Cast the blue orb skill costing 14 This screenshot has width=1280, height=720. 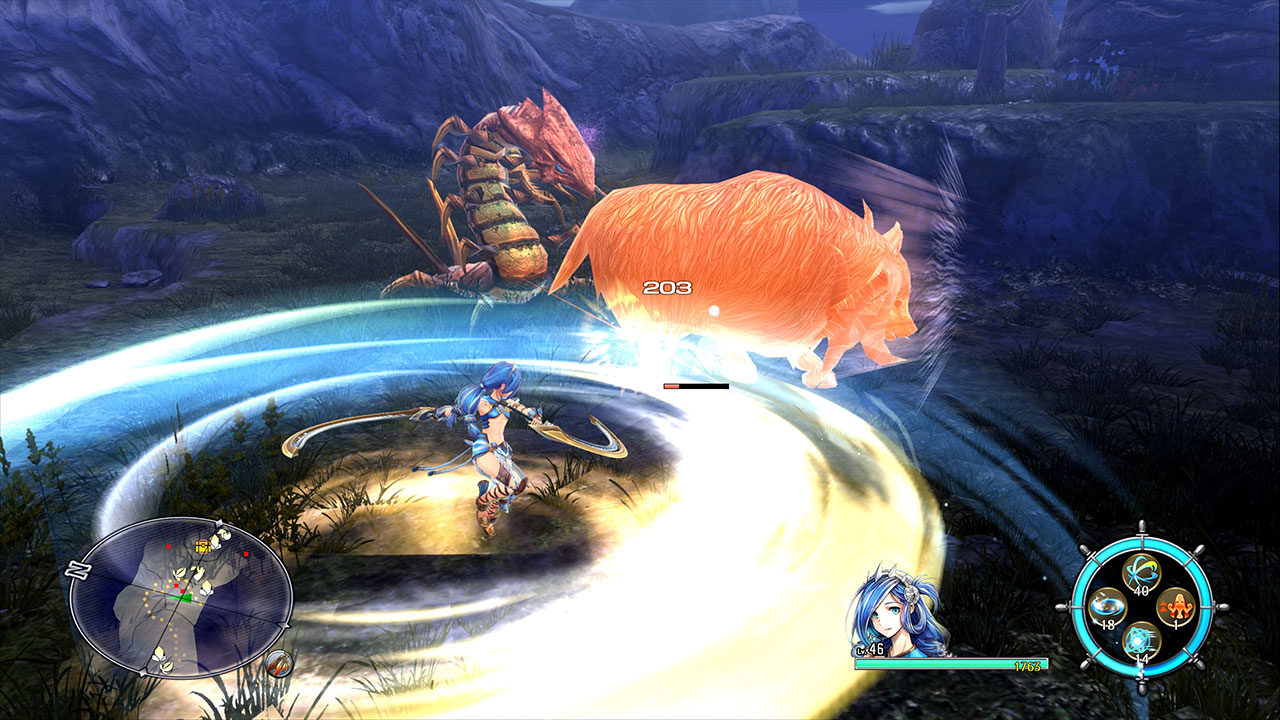(x=1140, y=640)
